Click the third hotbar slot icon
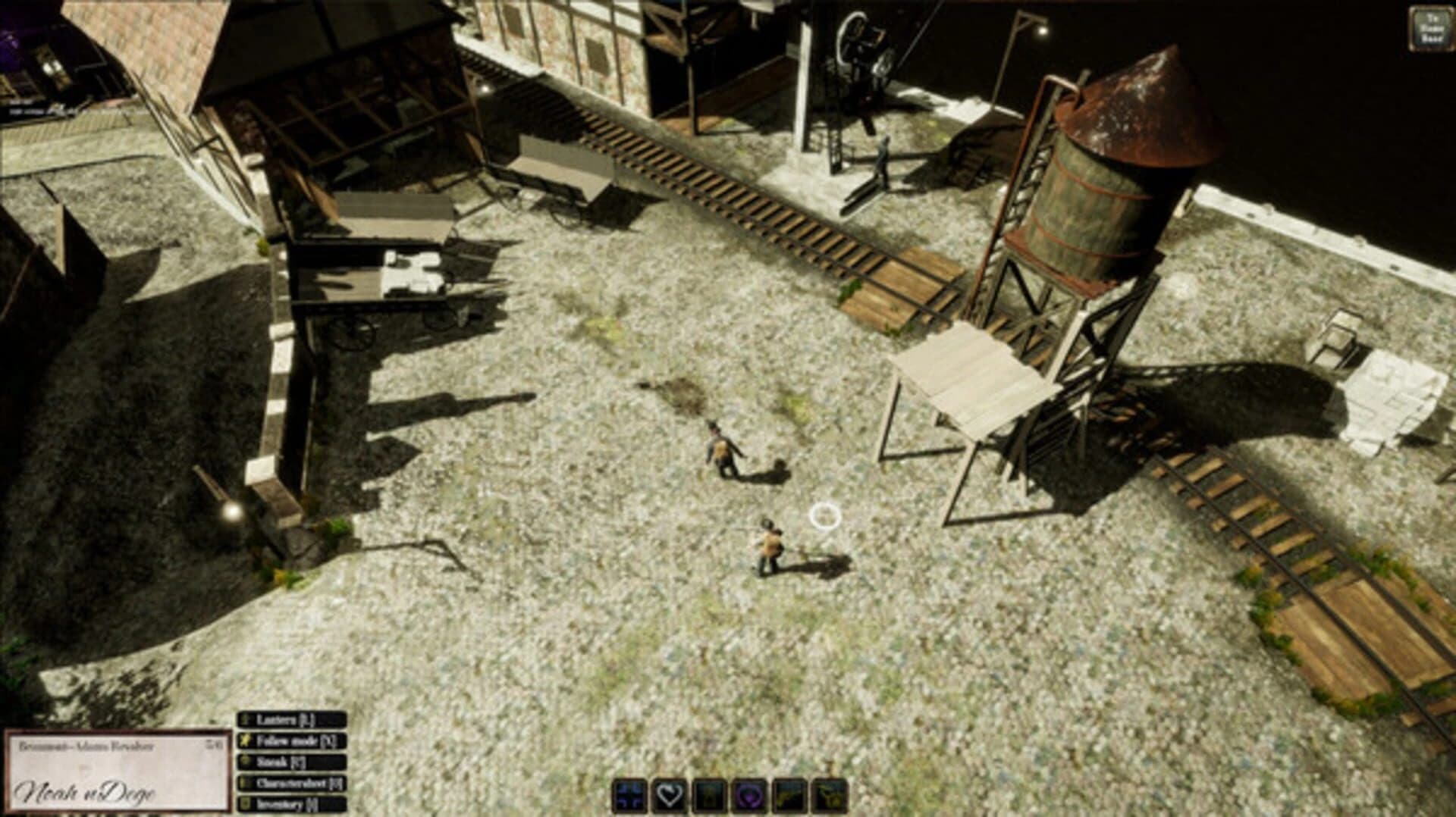Image resolution: width=1456 pixels, height=817 pixels. coord(710,796)
